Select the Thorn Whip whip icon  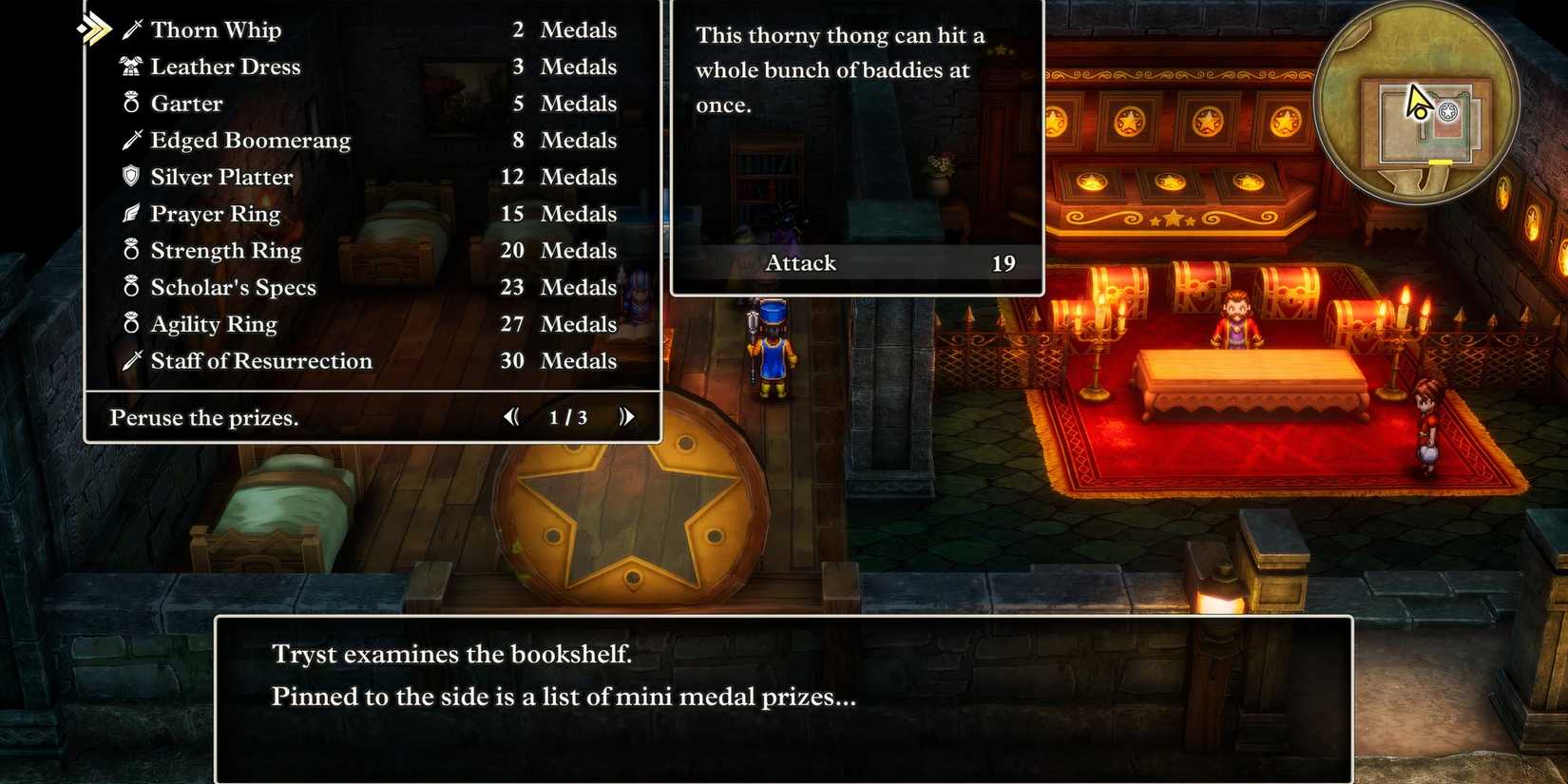[132, 29]
